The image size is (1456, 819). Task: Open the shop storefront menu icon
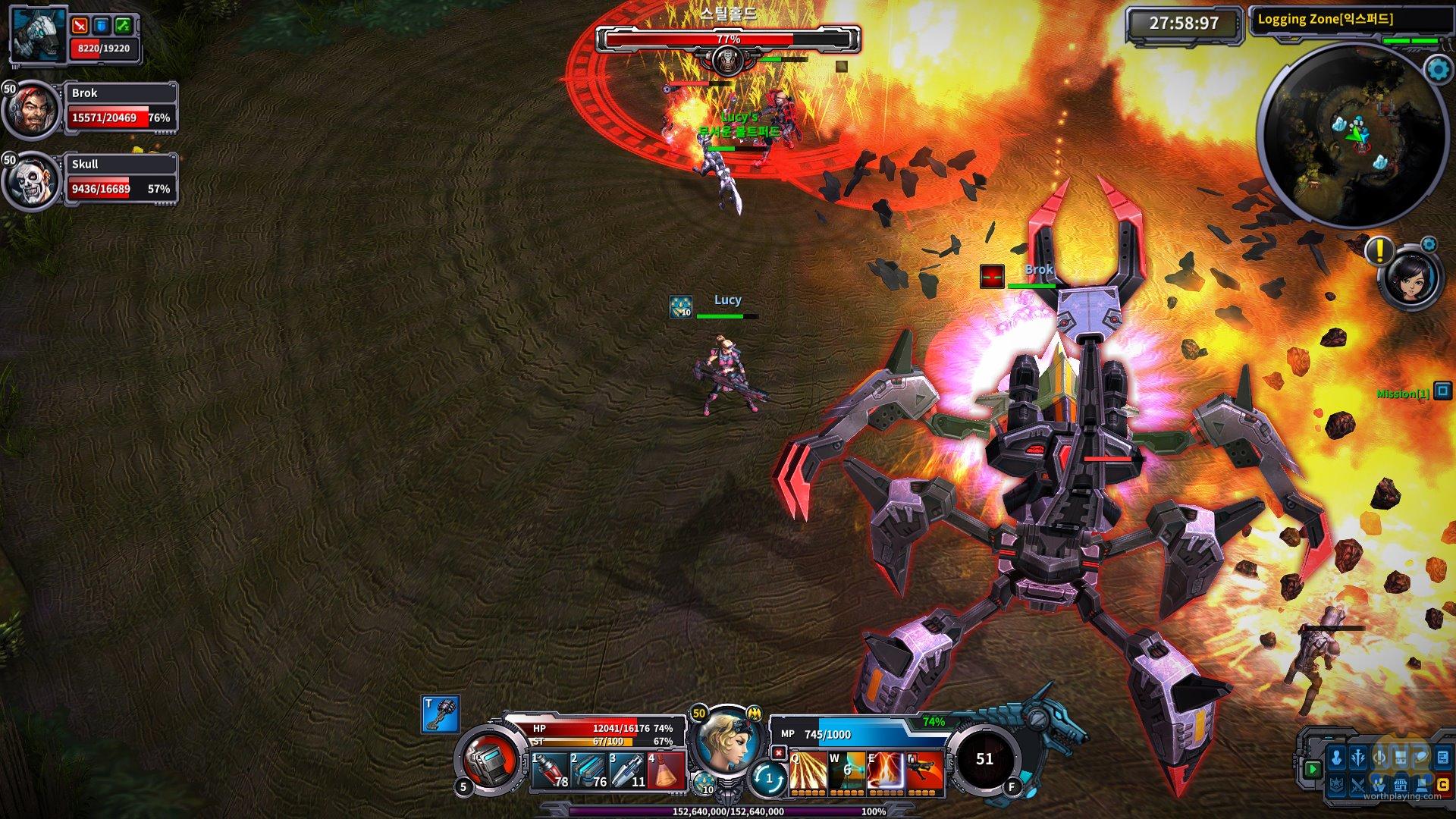(1401, 786)
